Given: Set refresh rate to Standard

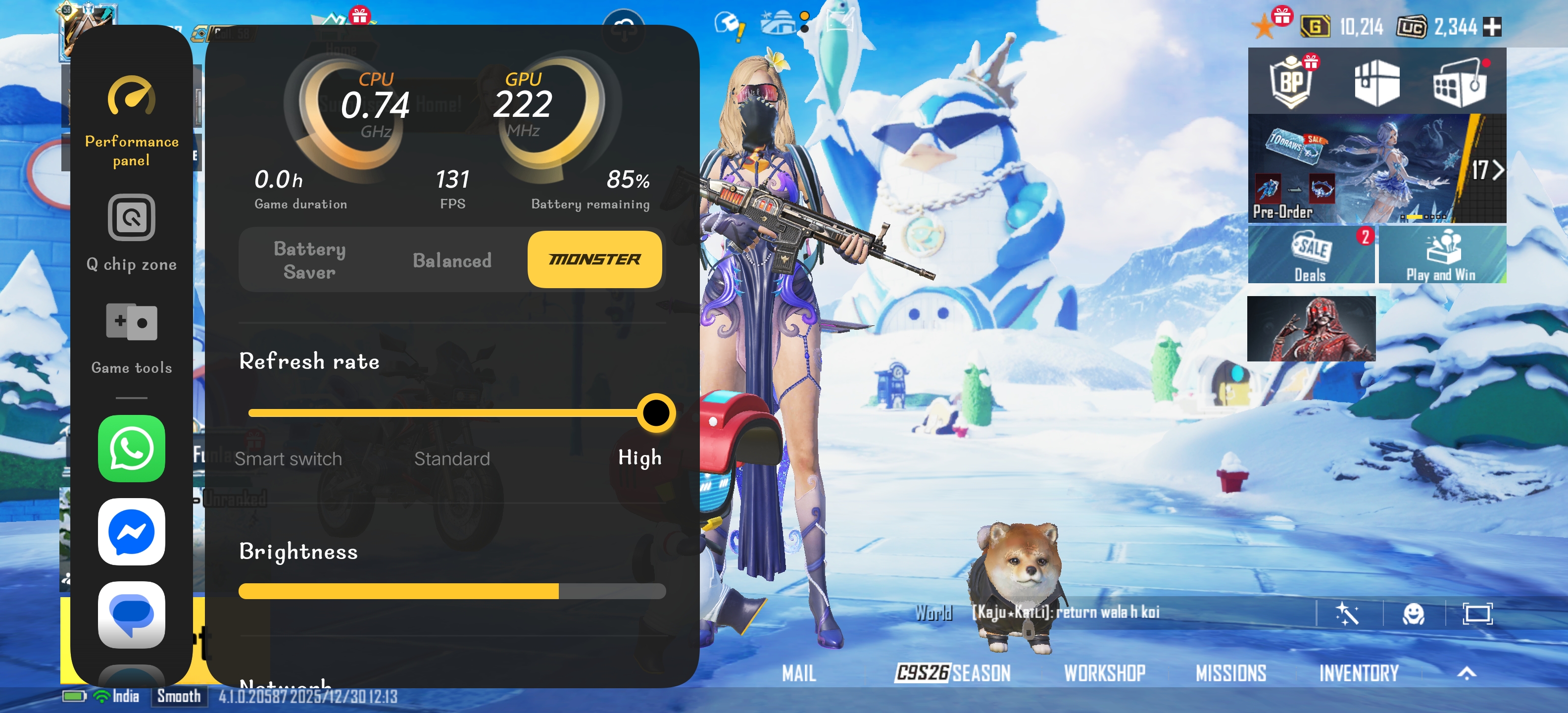Looking at the screenshot, I should (x=452, y=458).
